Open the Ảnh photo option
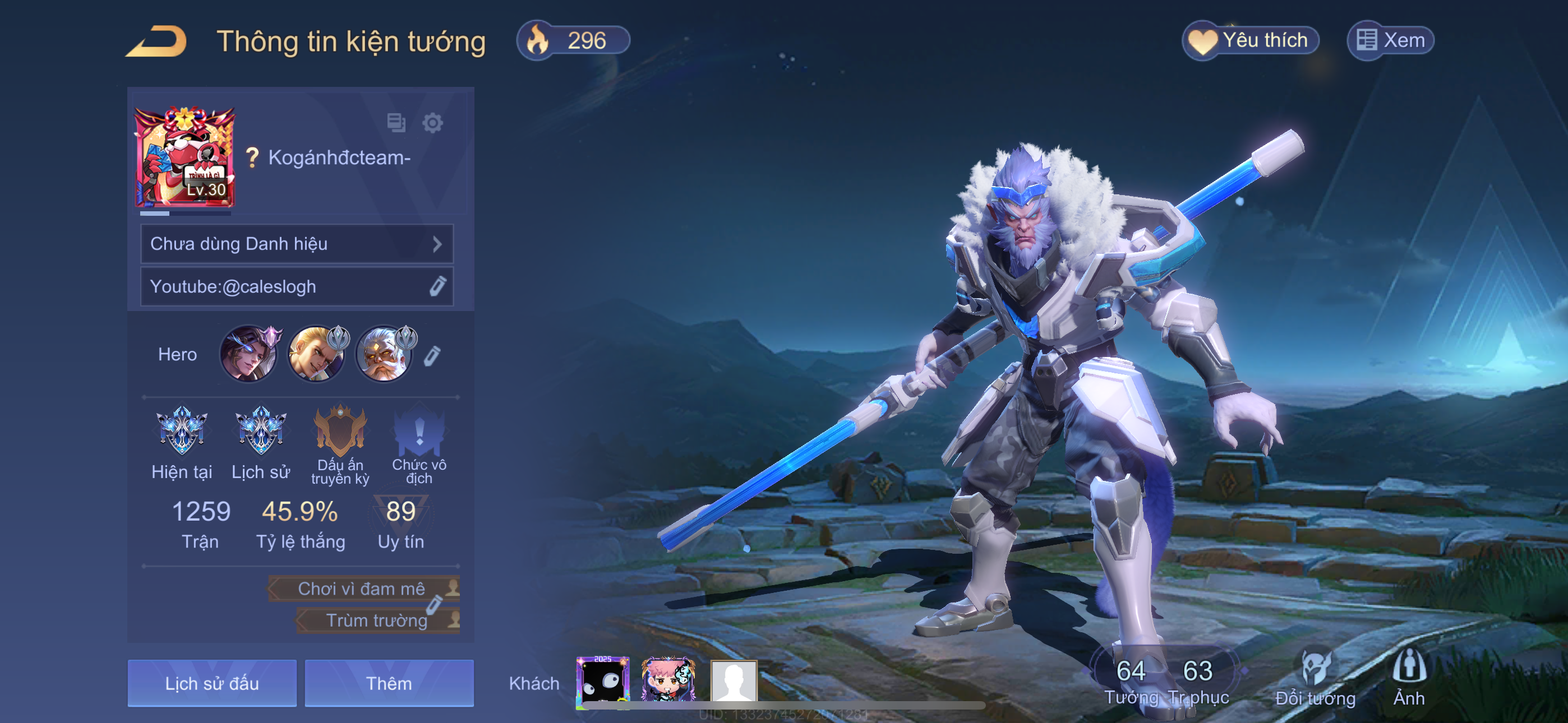The width and height of the screenshot is (1568, 723). (x=1409, y=678)
